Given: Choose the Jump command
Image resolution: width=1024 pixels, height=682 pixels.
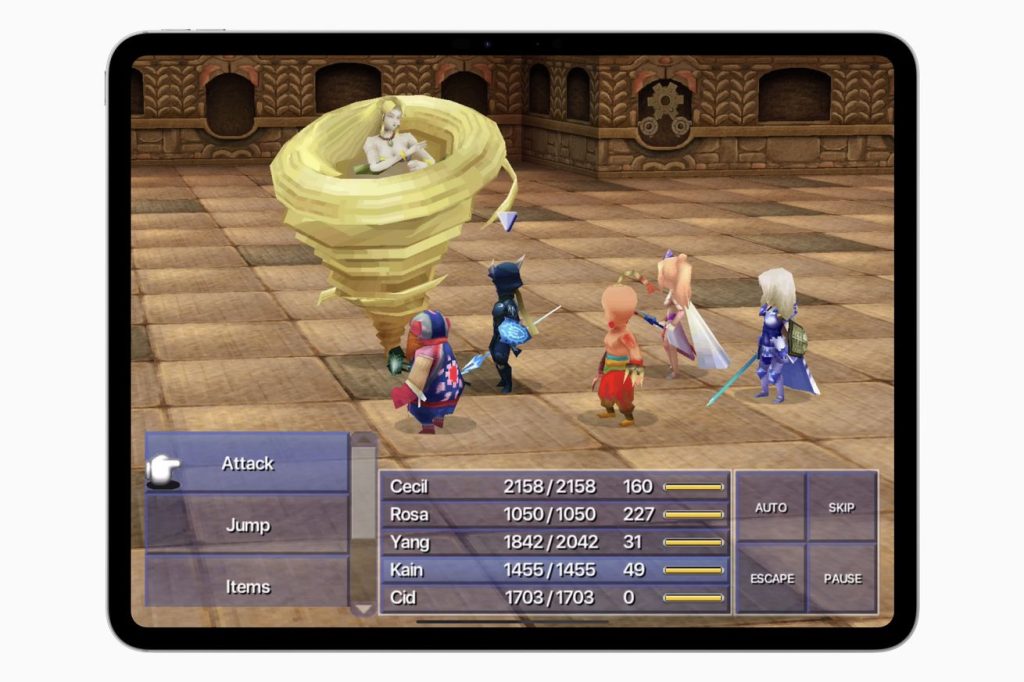Looking at the screenshot, I should [x=247, y=525].
